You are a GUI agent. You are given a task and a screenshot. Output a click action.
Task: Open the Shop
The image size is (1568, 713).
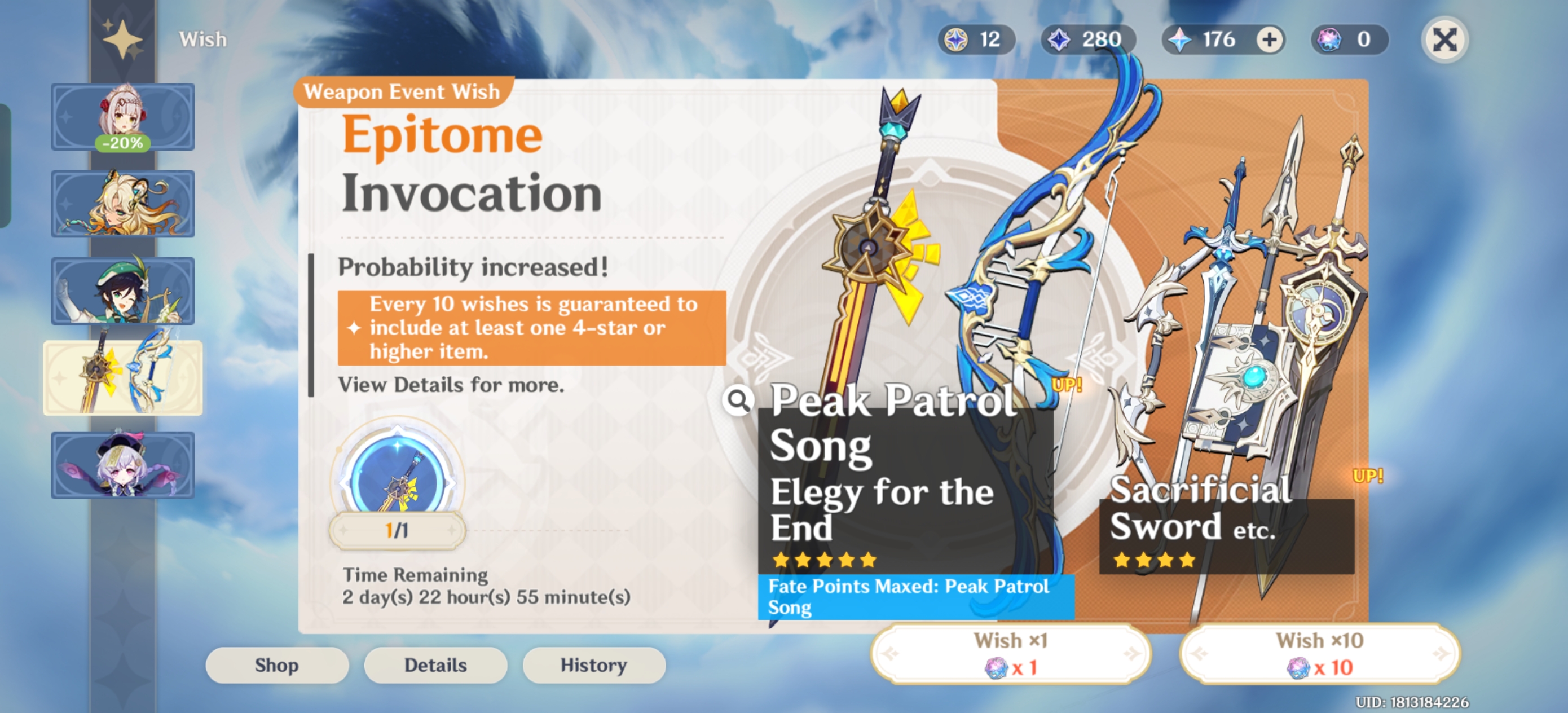277,665
